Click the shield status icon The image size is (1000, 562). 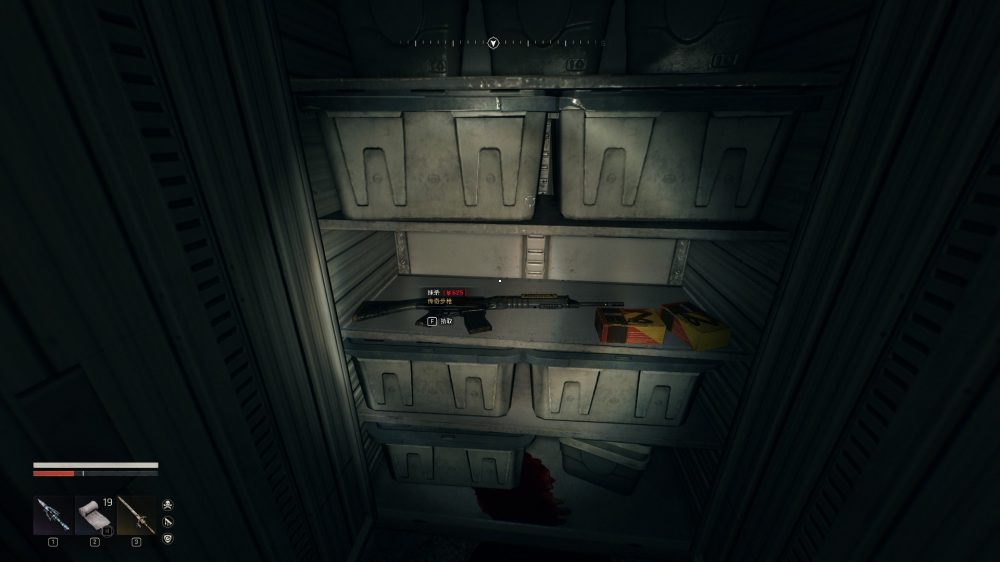tap(167, 539)
